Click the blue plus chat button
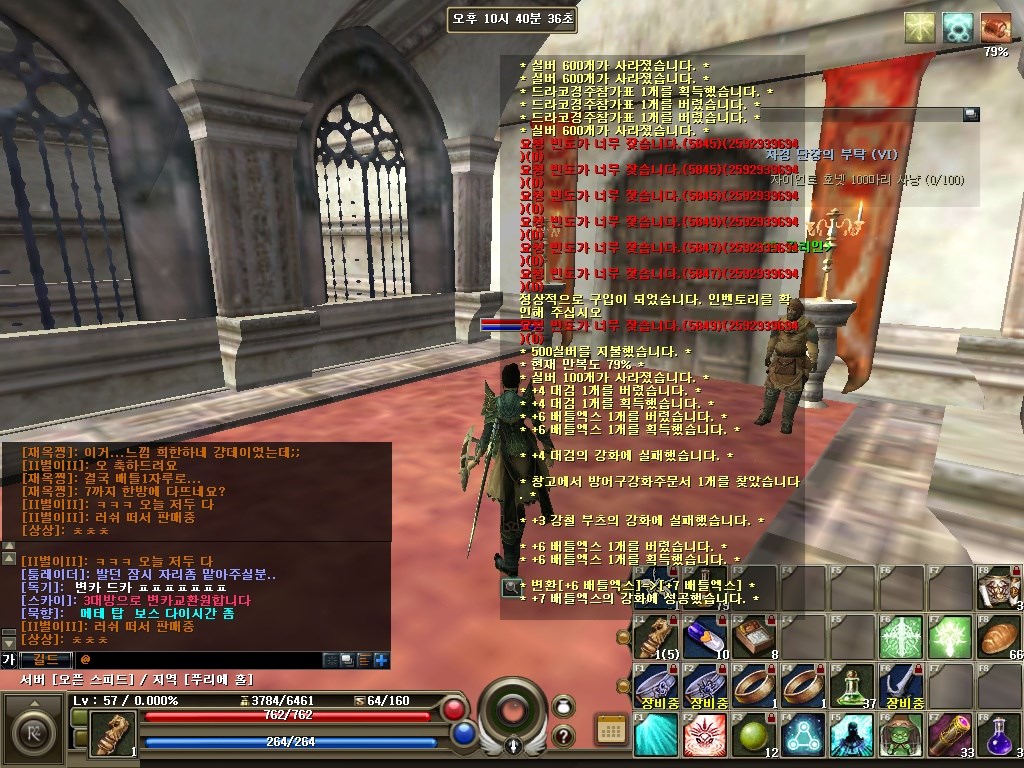1024x768 pixels. pyautogui.click(x=381, y=660)
